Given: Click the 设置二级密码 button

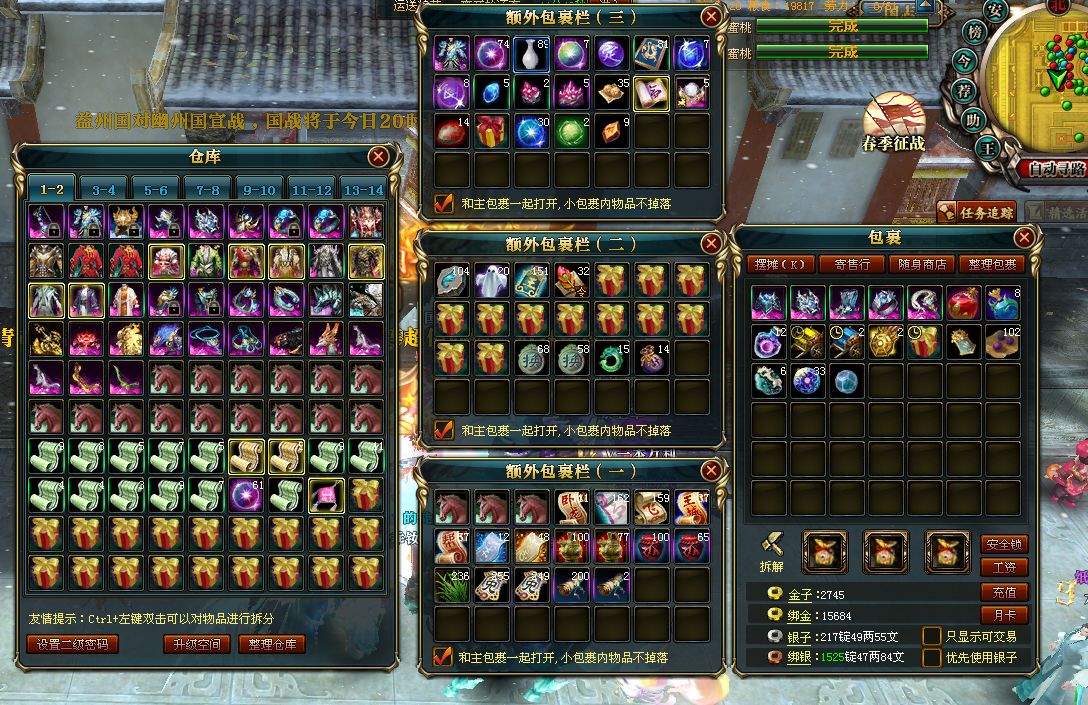Looking at the screenshot, I should (73, 644).
